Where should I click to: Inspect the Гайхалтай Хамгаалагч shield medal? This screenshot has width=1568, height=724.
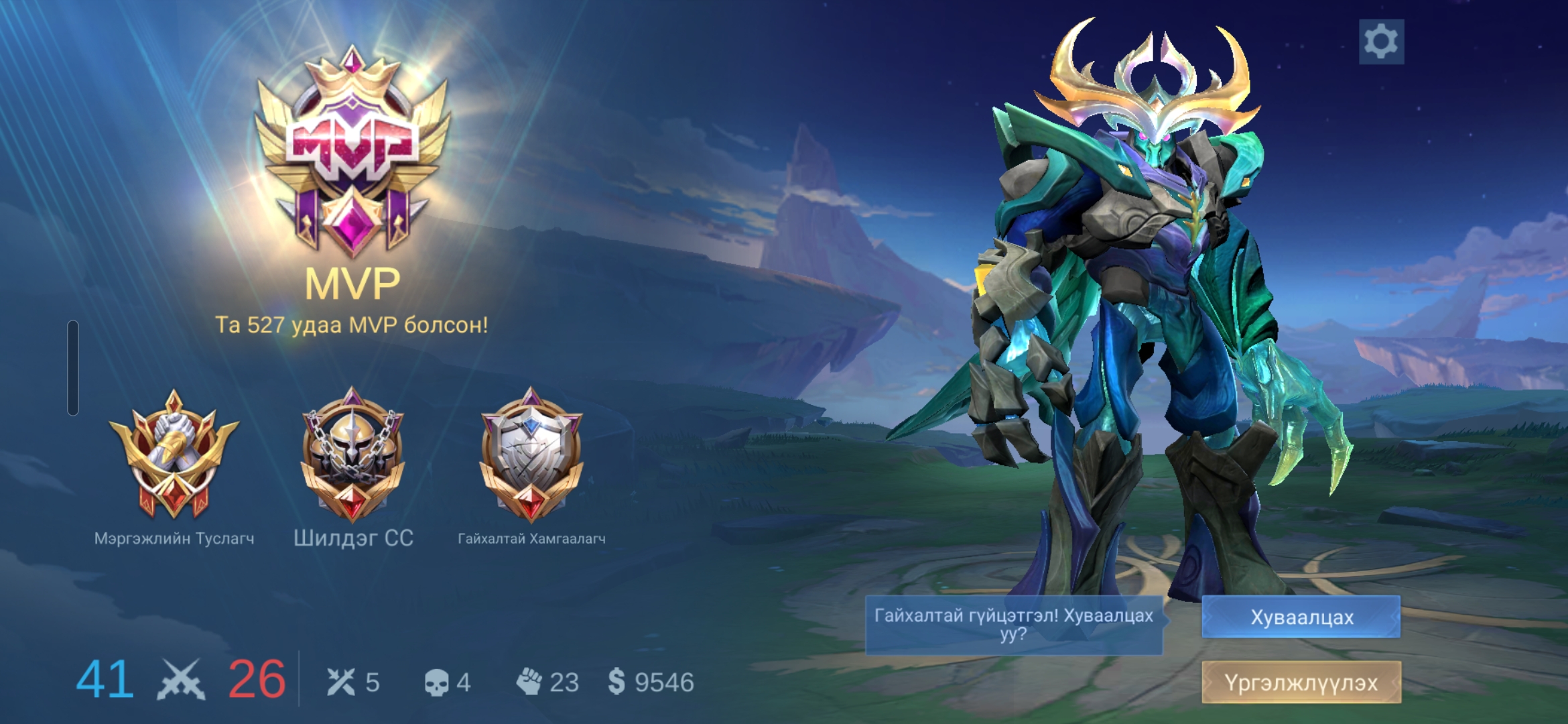531,456
